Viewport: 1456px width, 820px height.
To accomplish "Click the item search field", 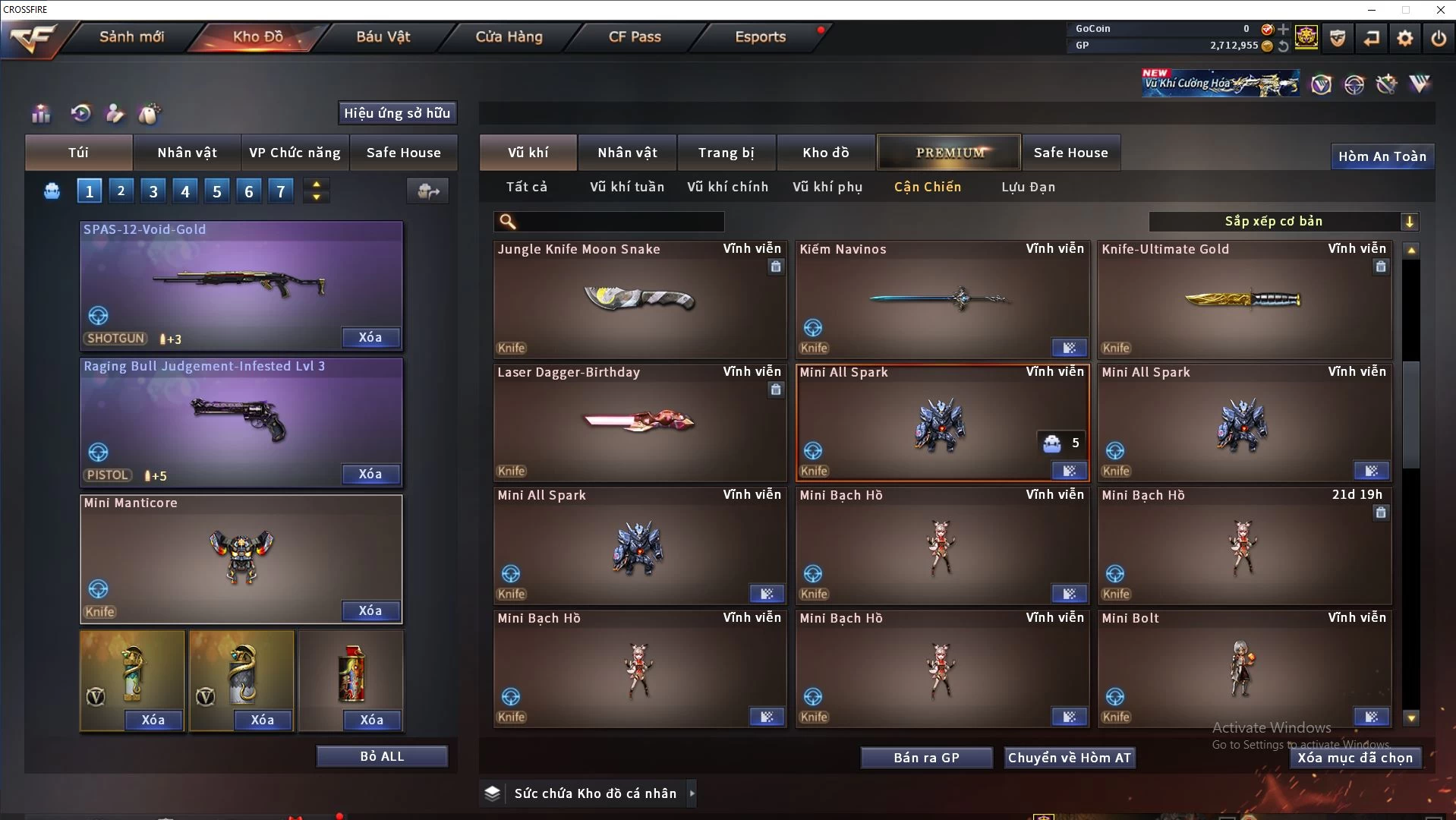I will click(619, 222).
